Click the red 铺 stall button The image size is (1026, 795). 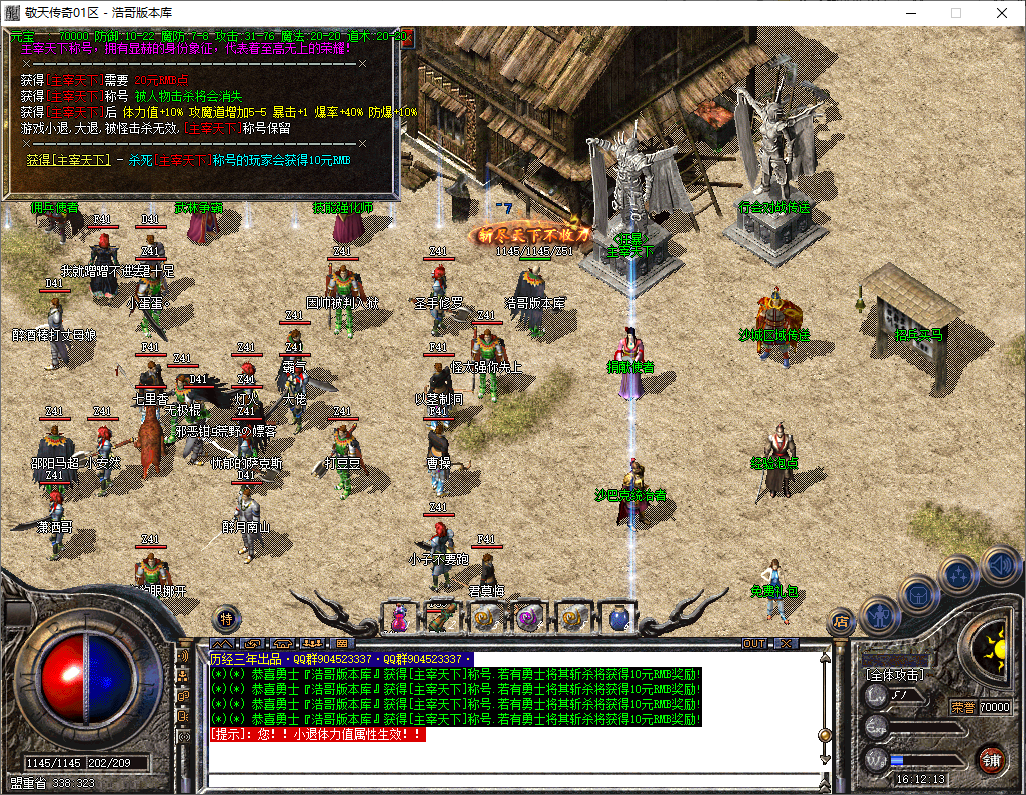[x=991, y=759]
